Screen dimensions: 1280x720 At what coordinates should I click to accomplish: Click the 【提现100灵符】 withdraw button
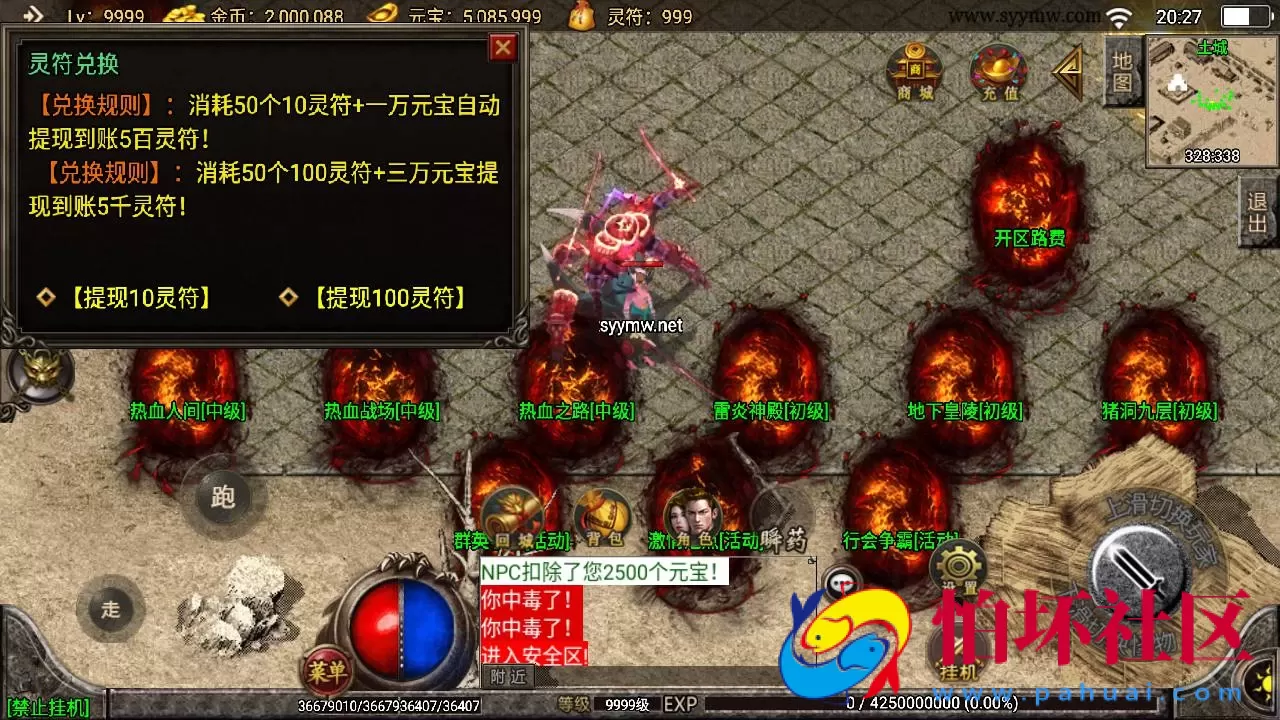pos(390,298)
